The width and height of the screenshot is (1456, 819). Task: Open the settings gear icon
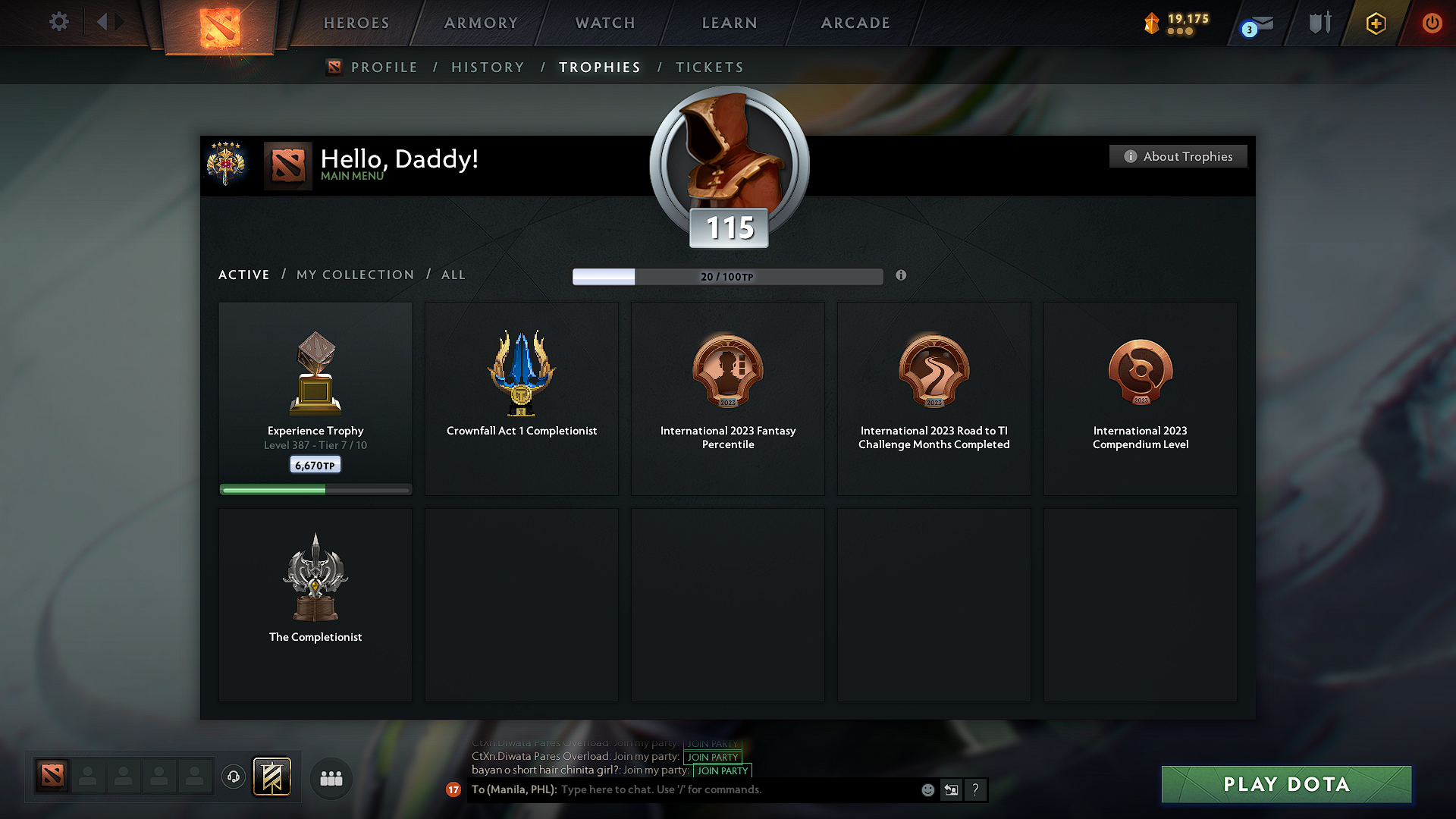[x=58, y=23]
